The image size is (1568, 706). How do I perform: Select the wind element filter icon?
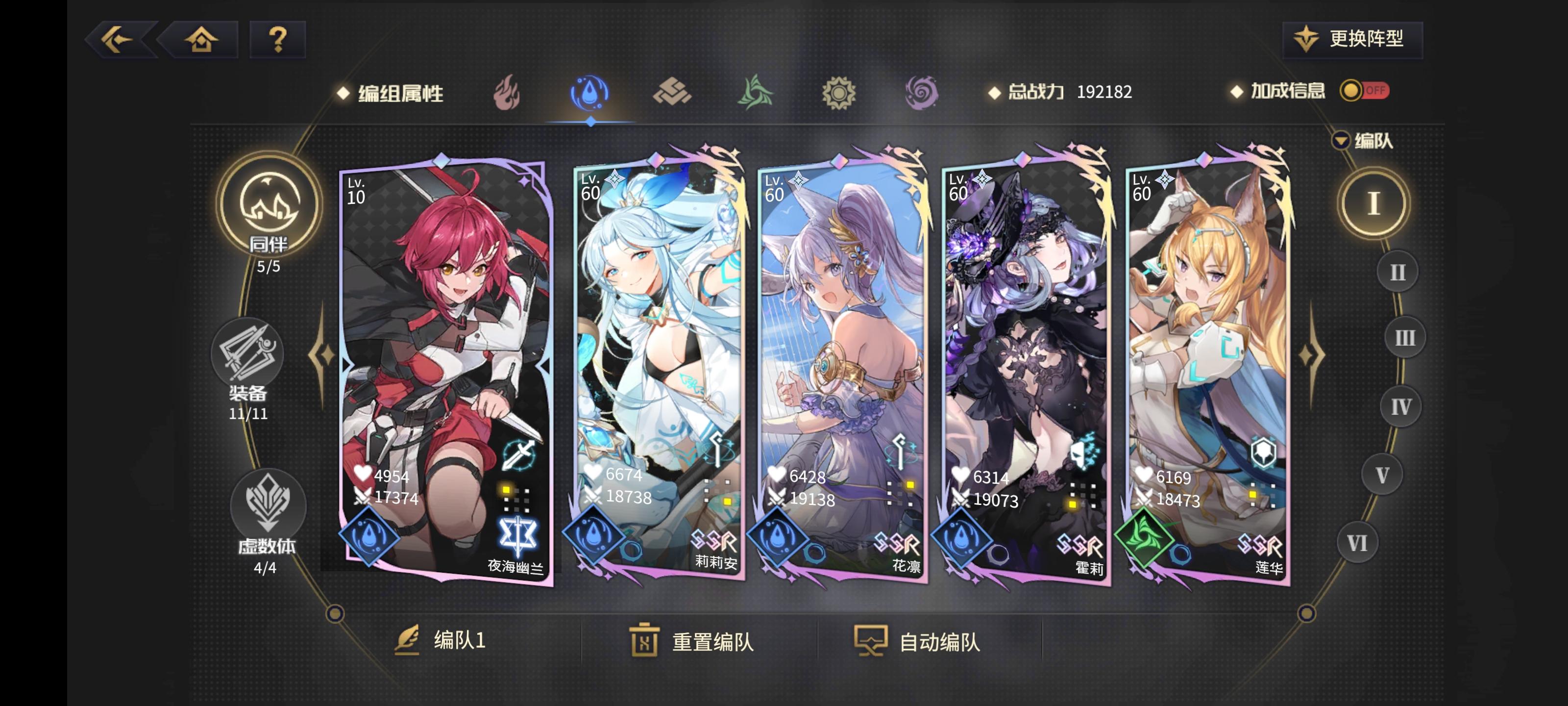coord(756,93)
